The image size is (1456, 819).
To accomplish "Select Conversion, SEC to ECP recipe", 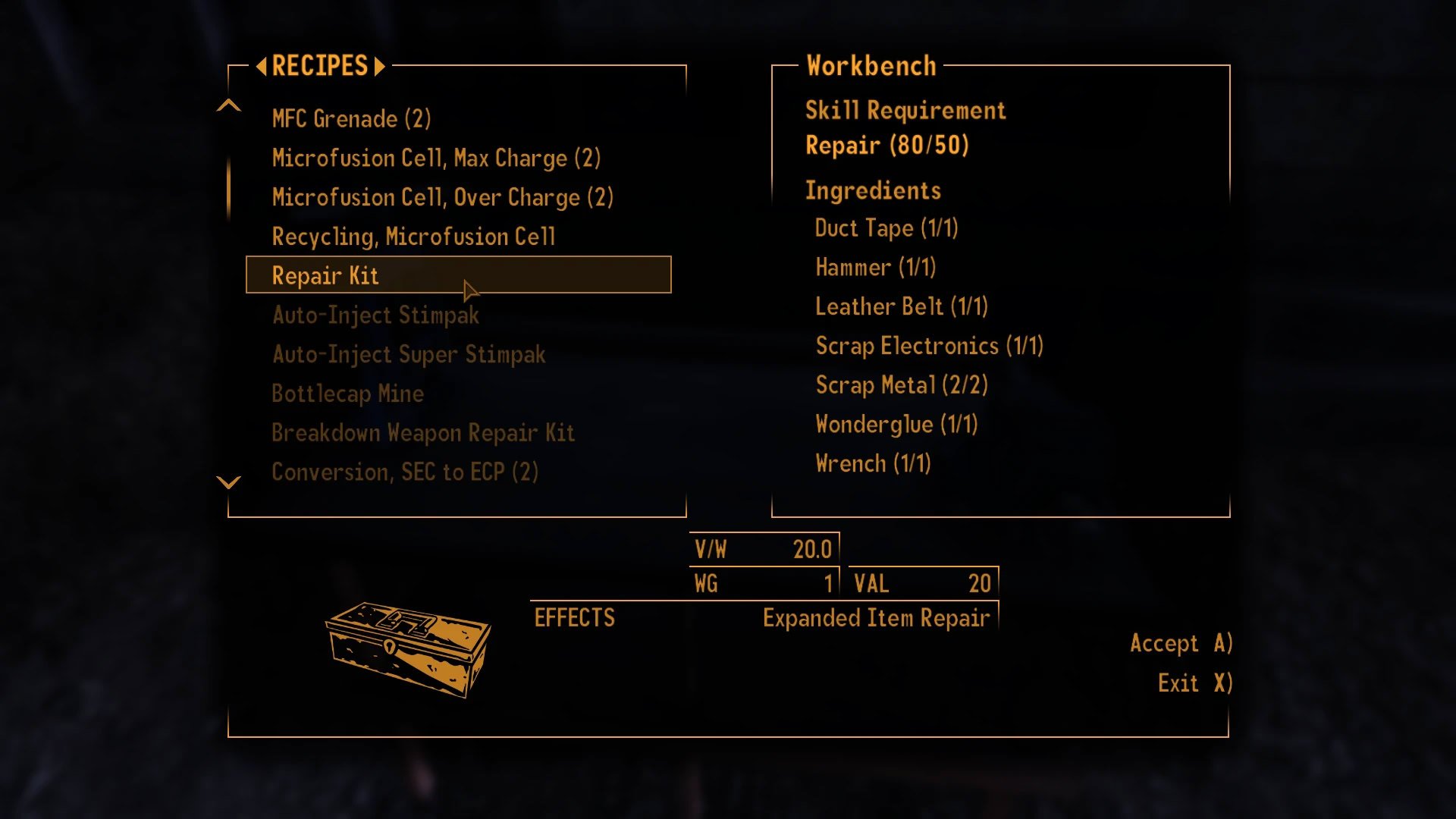I will (405, 472).
